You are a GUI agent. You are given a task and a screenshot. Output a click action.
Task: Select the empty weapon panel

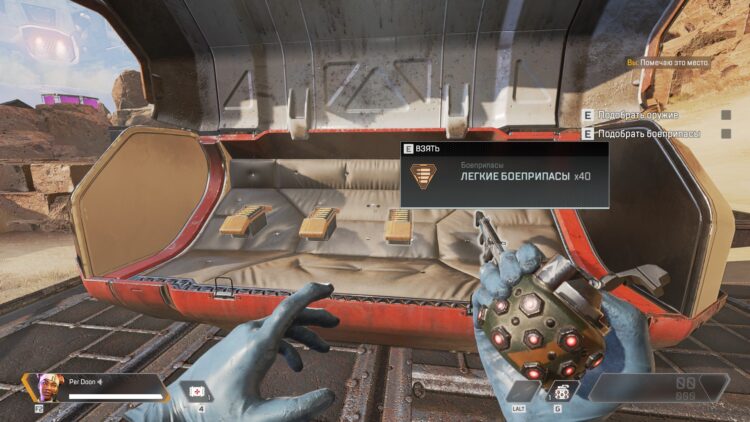[660, 387]
